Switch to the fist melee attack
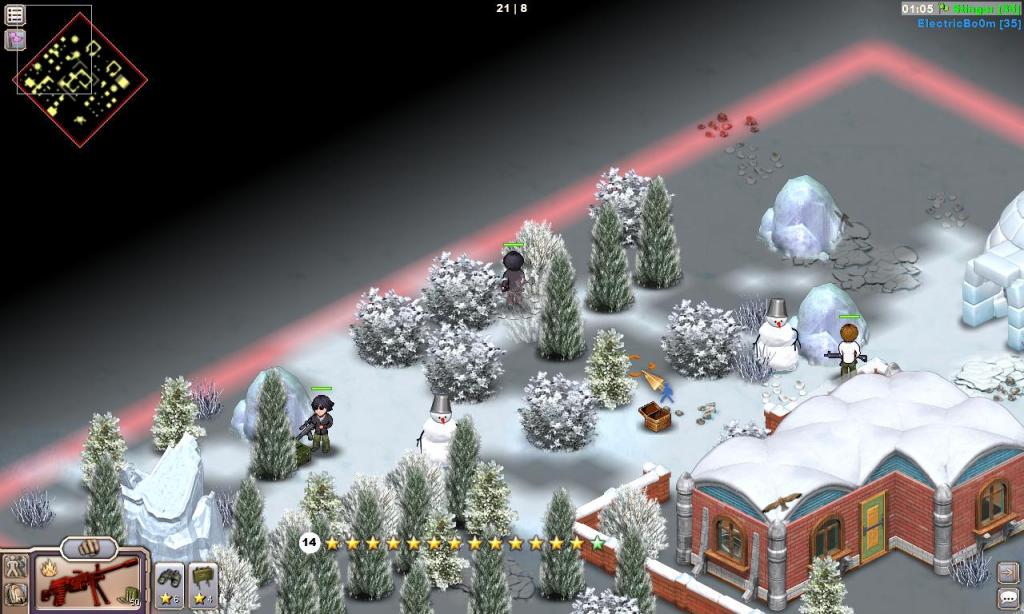Image resolution: width=1024 pixels, height=614 pixels. coord(89,549)
